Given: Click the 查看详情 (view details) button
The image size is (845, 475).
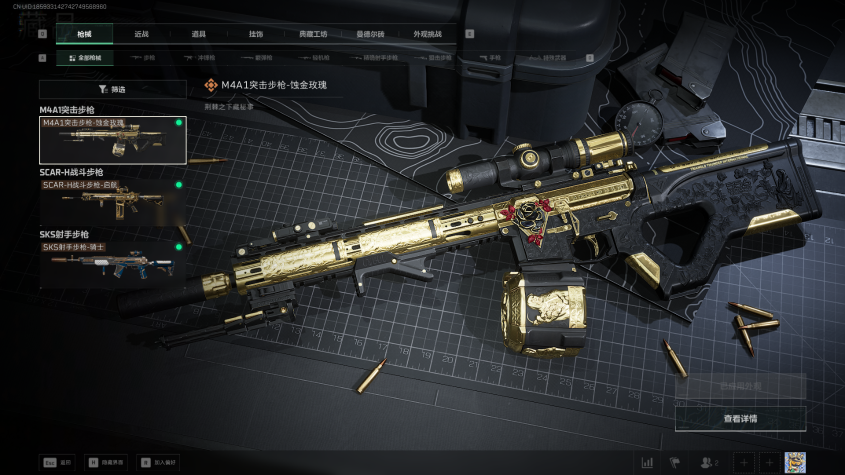Looking at the screenshot, I should (740, 418).
